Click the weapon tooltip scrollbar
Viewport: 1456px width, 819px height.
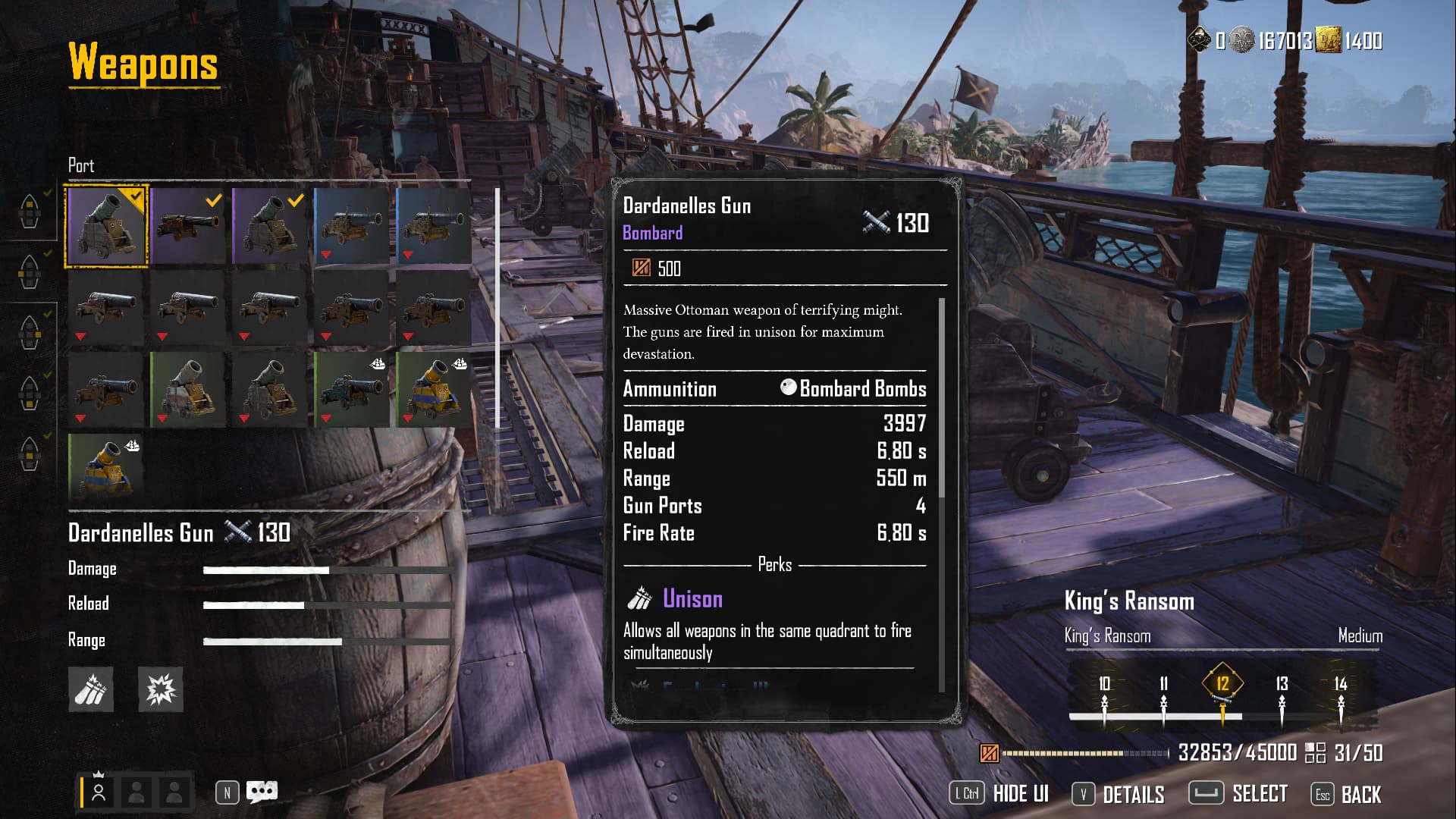point(942,398)
